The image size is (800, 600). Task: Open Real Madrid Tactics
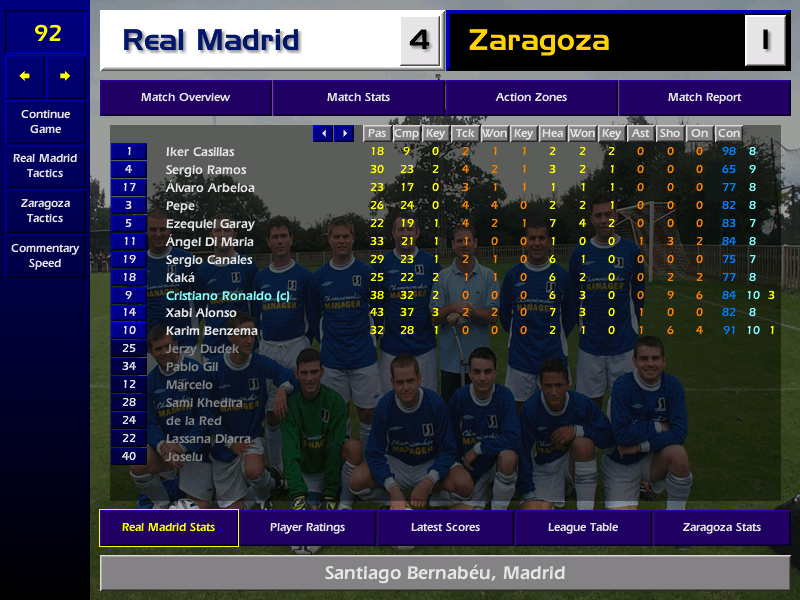pos(45,166)
